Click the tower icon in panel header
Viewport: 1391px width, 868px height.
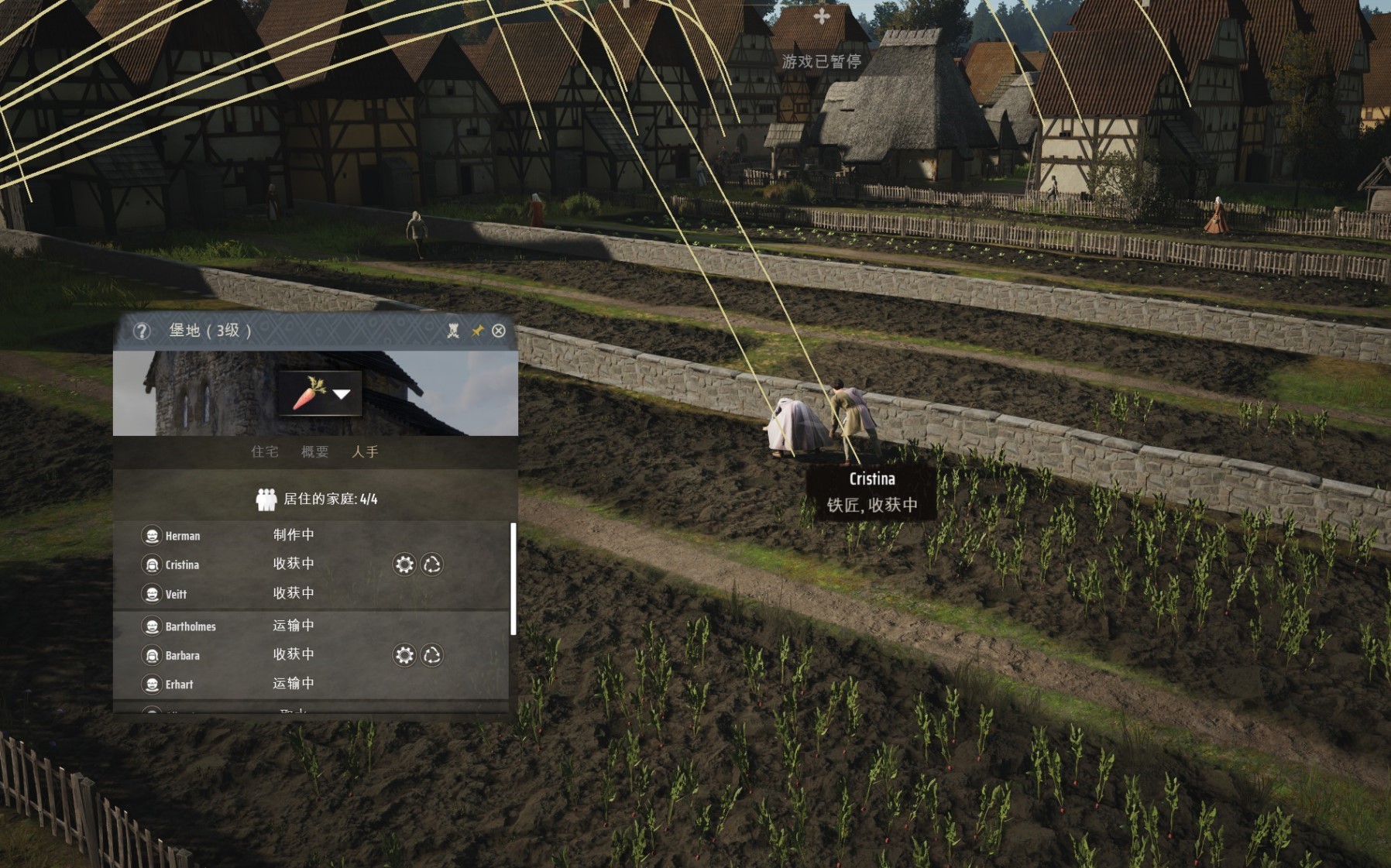[453, 331]
